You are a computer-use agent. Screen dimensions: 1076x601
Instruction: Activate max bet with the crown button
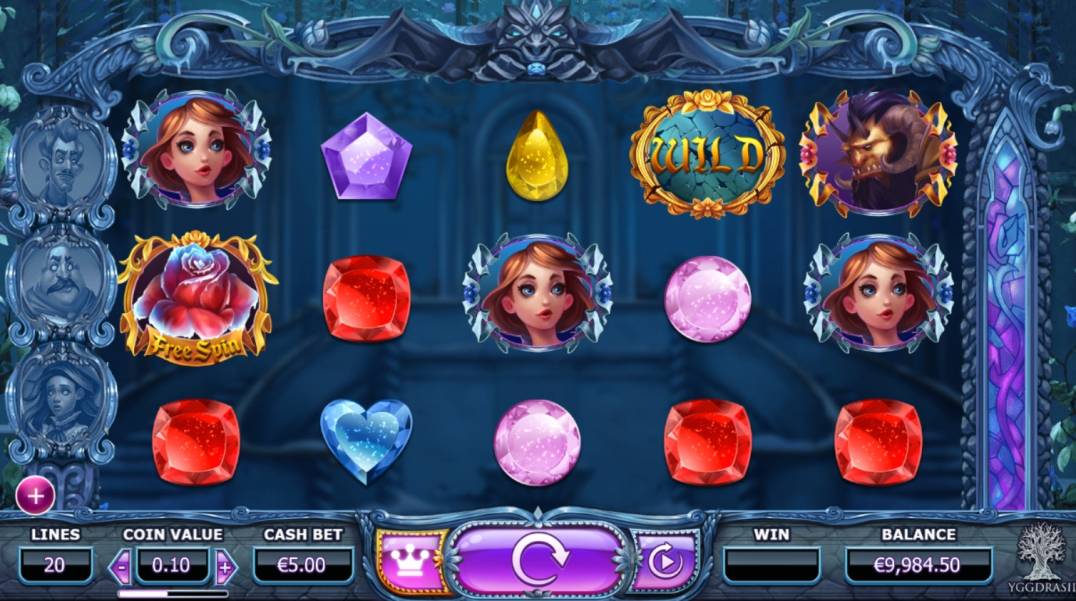click(410, 562)
